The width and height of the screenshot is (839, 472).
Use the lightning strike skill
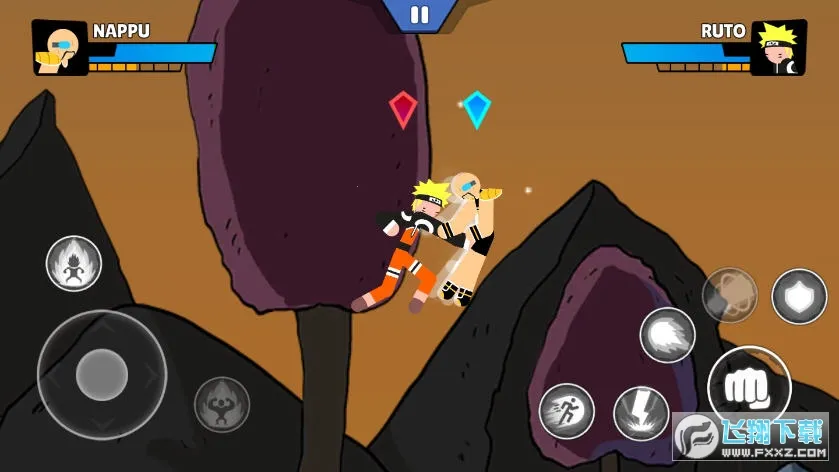click(640, 413)
